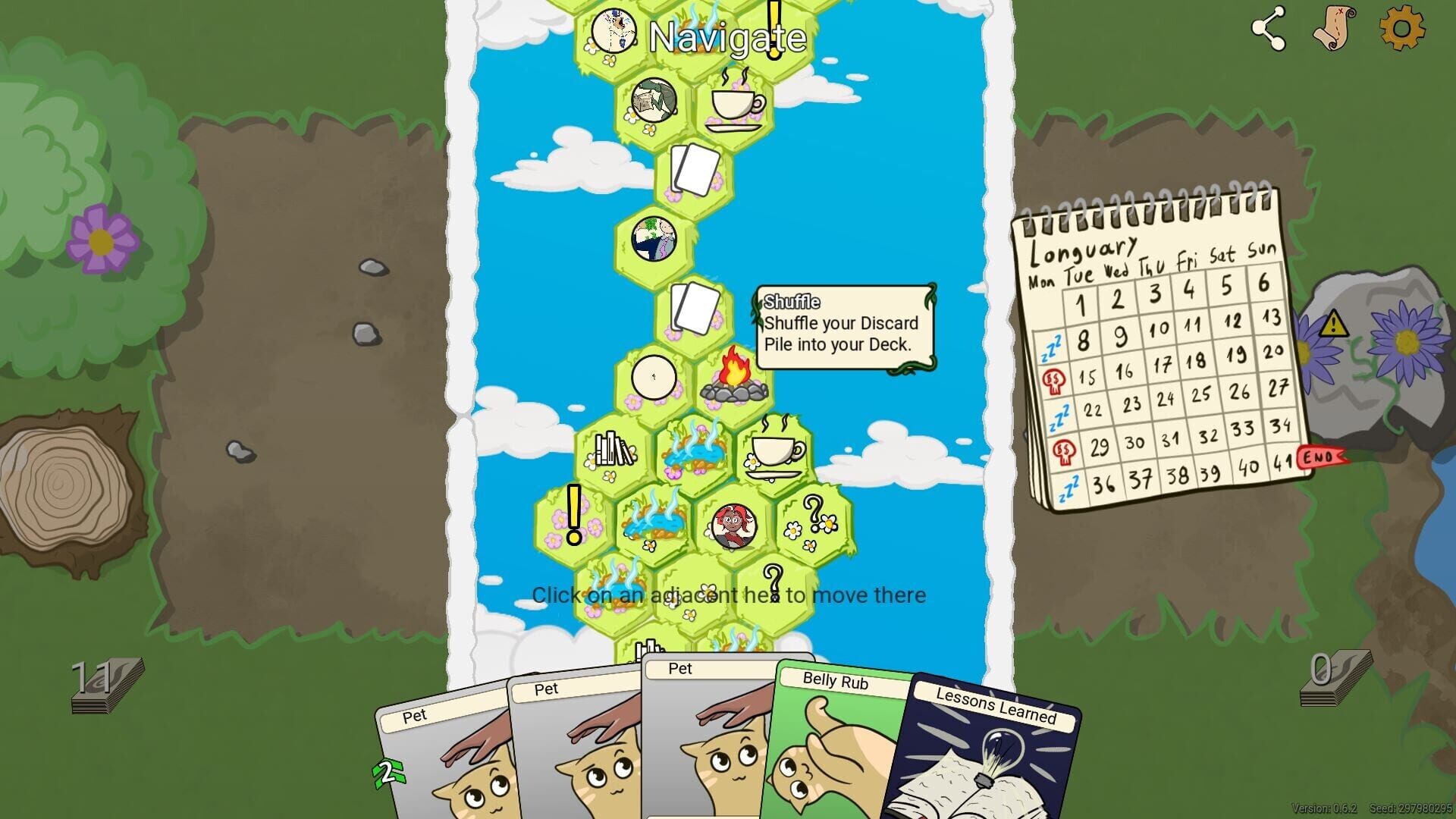Click the question-mark hex with flowers
The width and height of the screenshot is (1456, 819).
tap(813, 522)
